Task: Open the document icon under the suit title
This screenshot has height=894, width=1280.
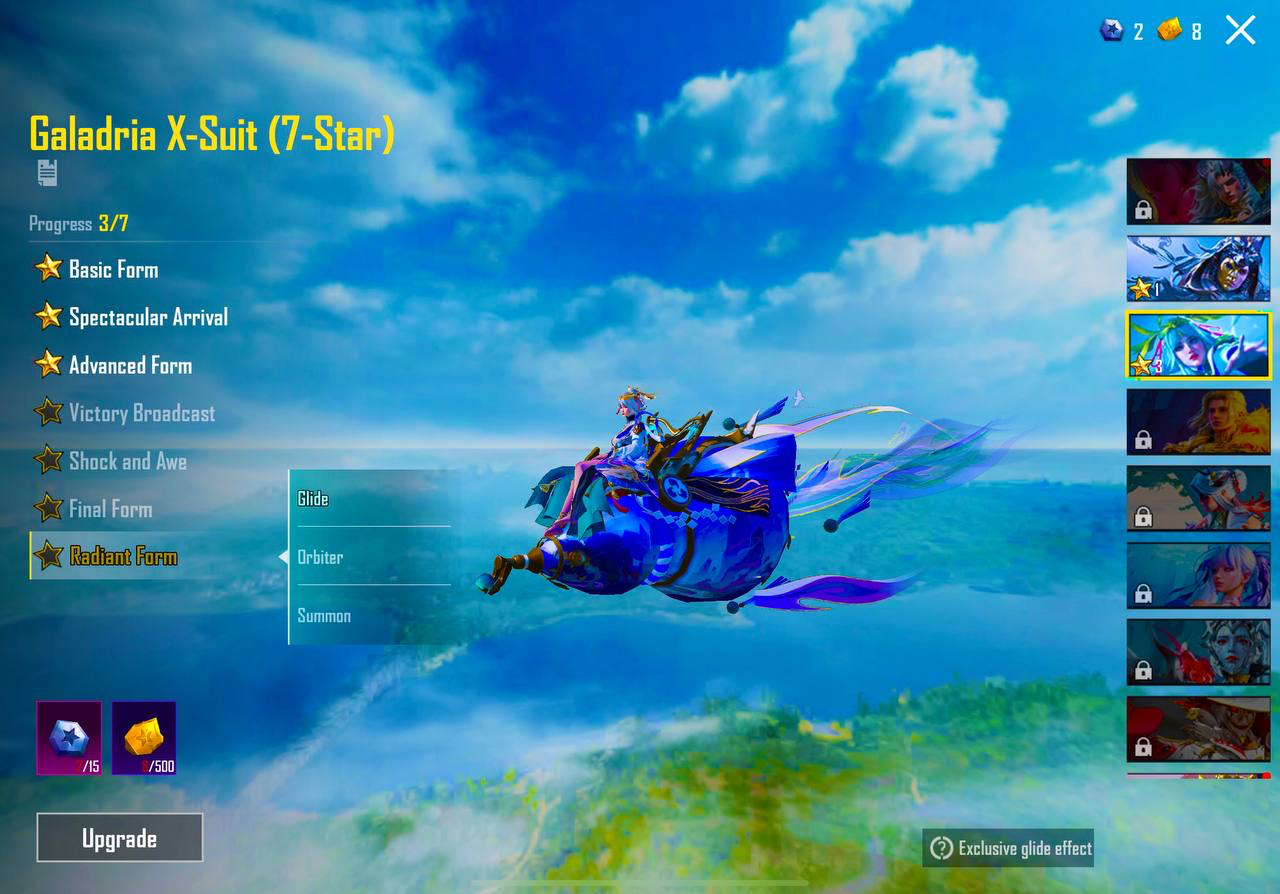Action: 47,173
